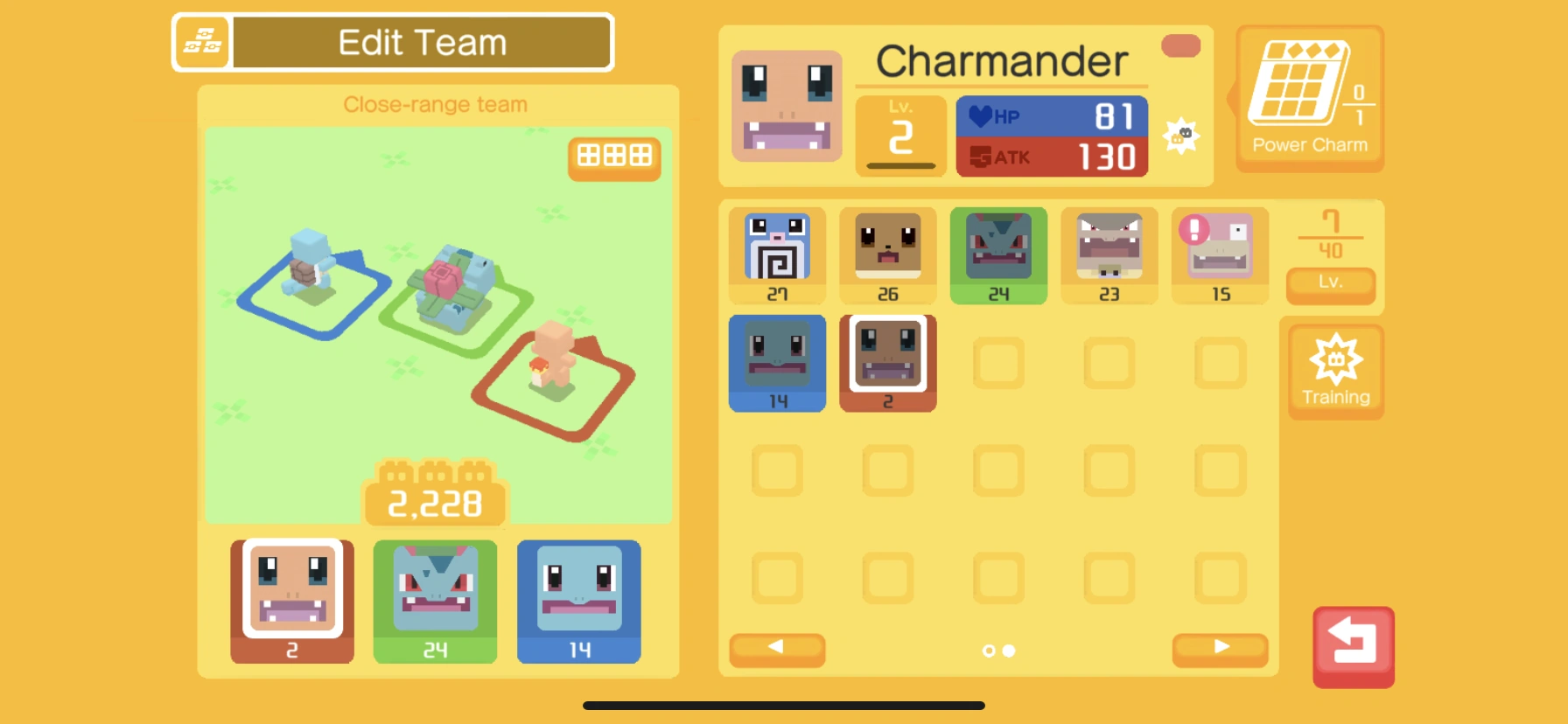Select the Training icon
The width and height of the screenshot is (1568, 724).
click(1335, 371)
